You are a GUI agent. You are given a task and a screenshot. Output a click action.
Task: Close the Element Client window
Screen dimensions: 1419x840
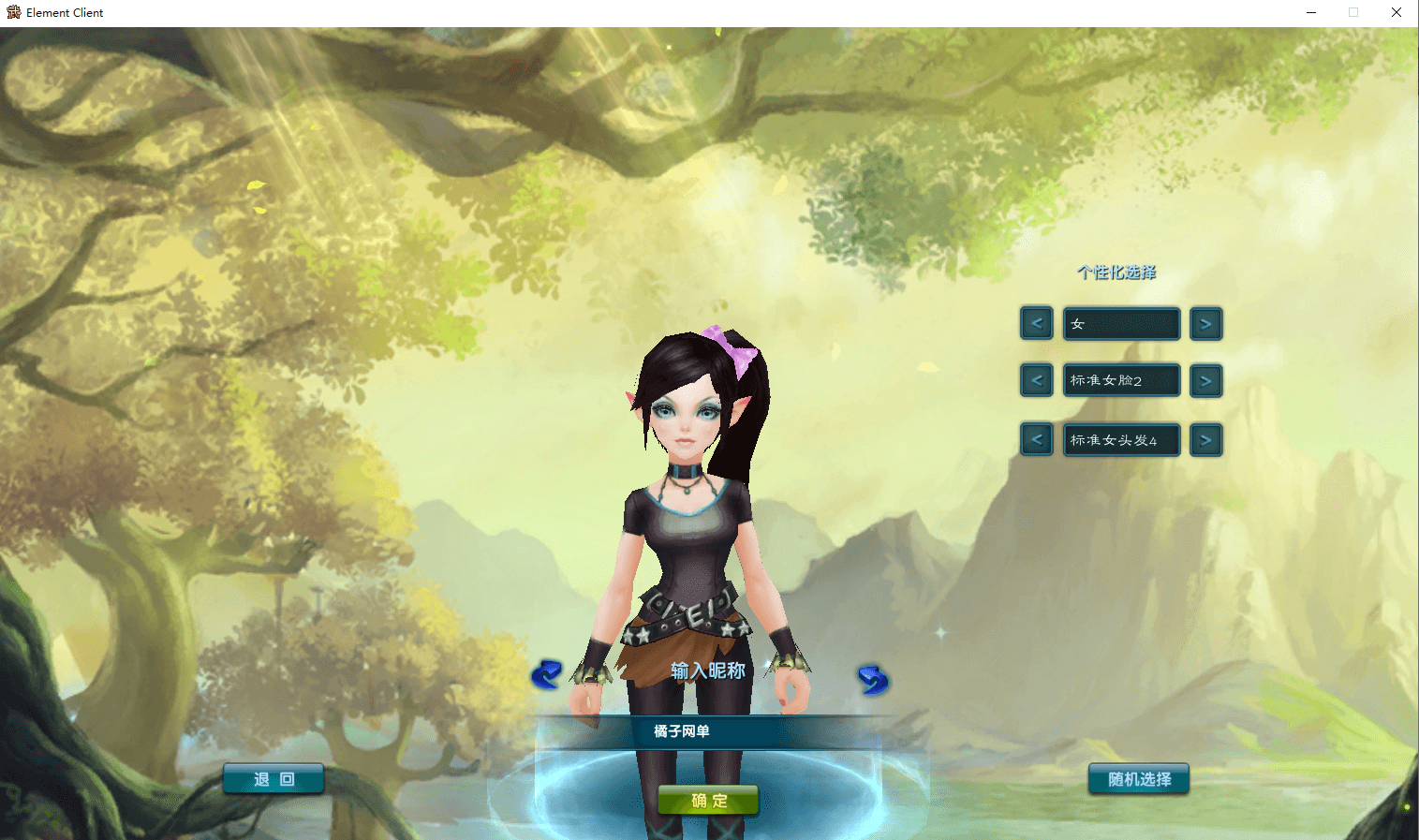[x=1396, y=12]
